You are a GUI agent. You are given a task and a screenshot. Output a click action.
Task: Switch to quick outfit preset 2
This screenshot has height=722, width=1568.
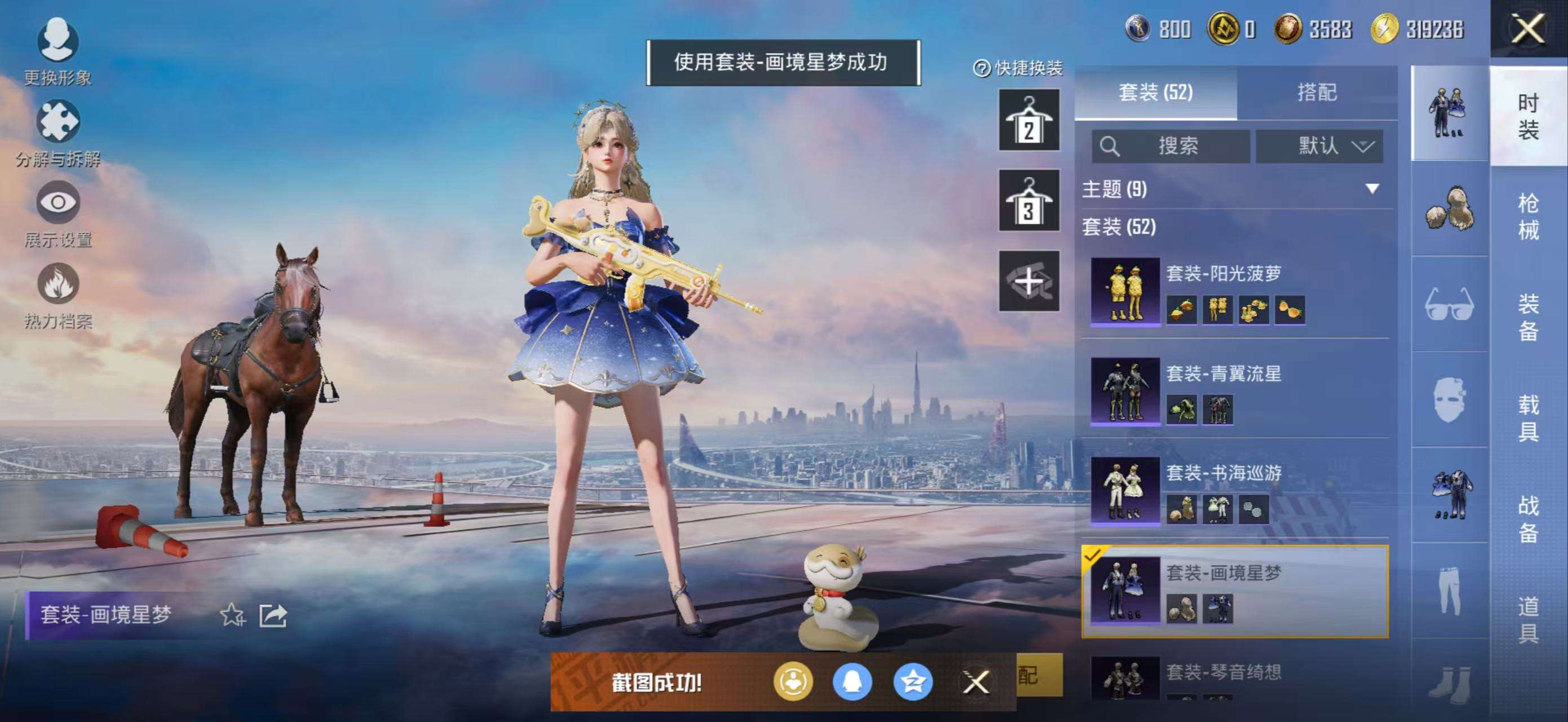(1028, 120)
